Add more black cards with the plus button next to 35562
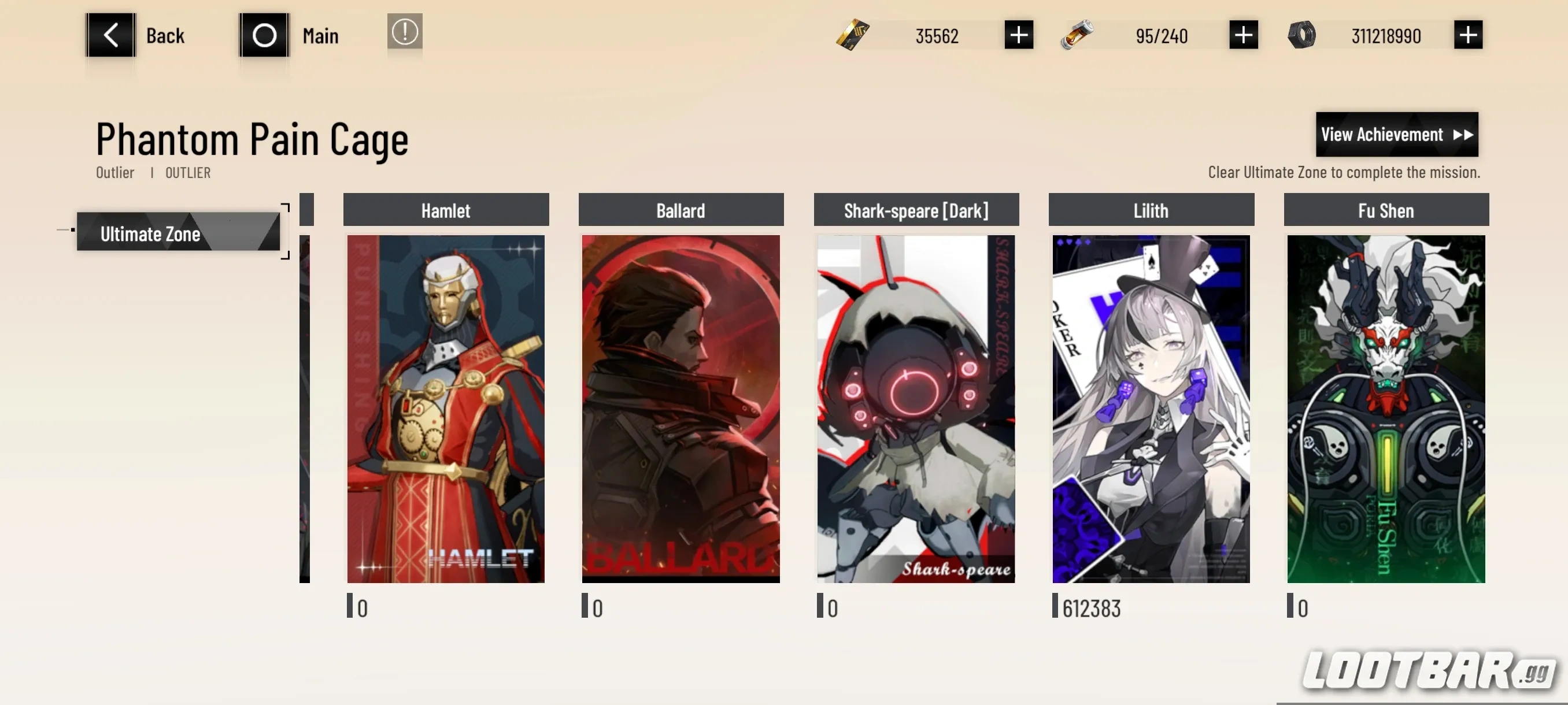1568x705 pixels. [1018, 35]
